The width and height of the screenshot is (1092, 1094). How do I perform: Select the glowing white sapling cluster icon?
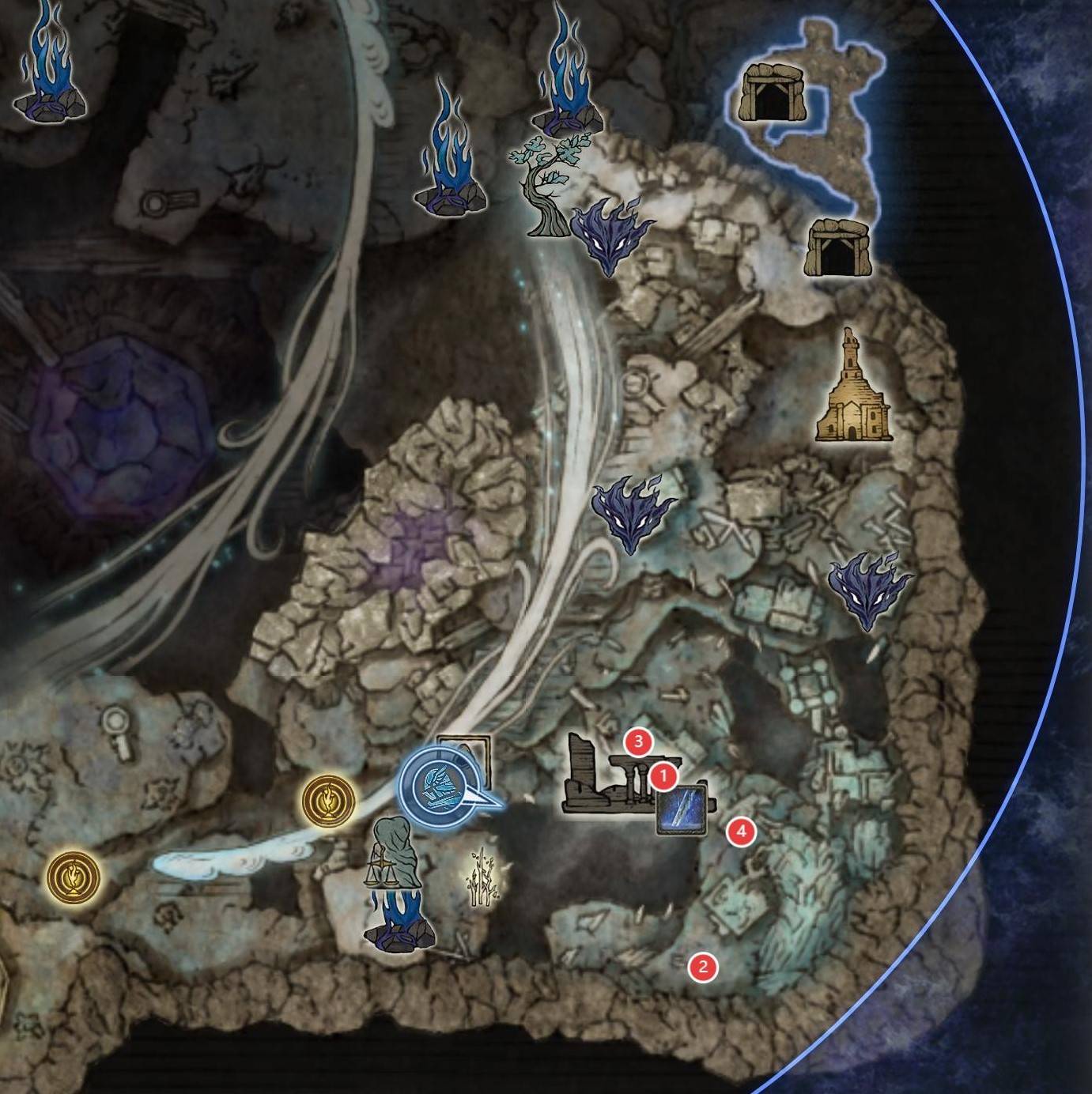click(482, 877)
